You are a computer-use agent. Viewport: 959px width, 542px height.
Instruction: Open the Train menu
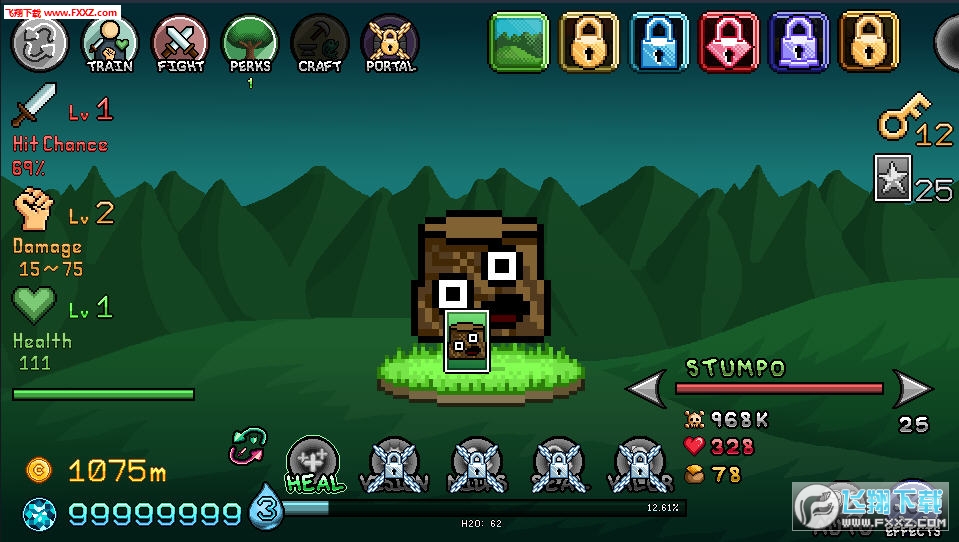click(x=109, y=42)
